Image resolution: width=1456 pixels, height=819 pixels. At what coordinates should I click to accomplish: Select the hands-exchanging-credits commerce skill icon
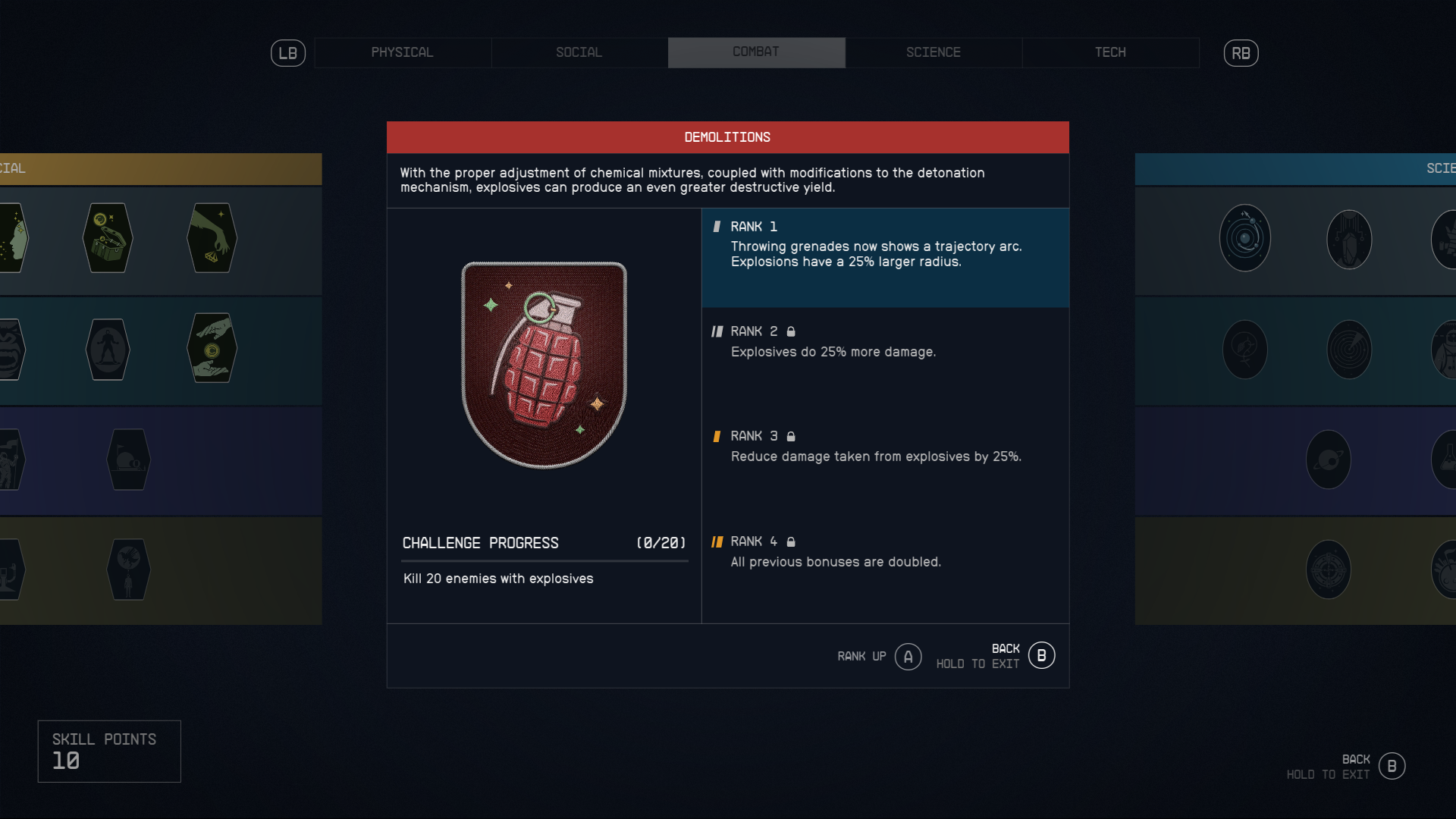213,349
